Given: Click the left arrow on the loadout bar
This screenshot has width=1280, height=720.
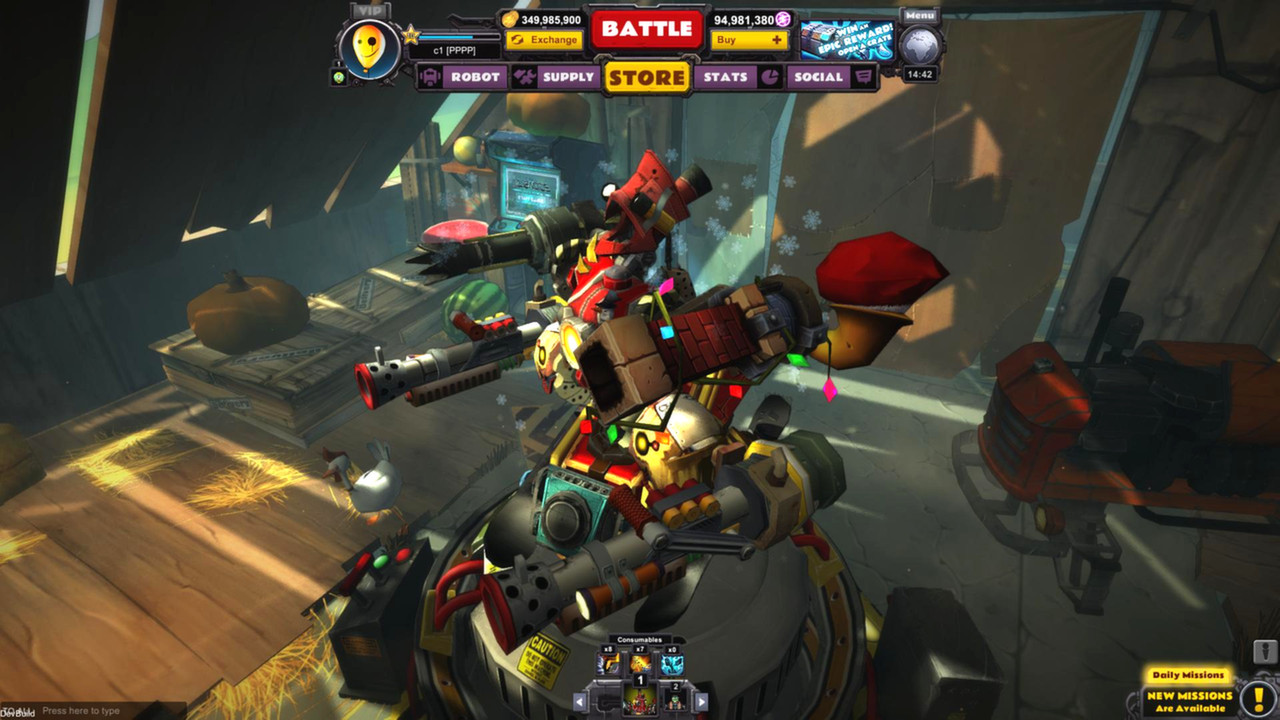Looking at the screenshot, I should pos(579,701).
